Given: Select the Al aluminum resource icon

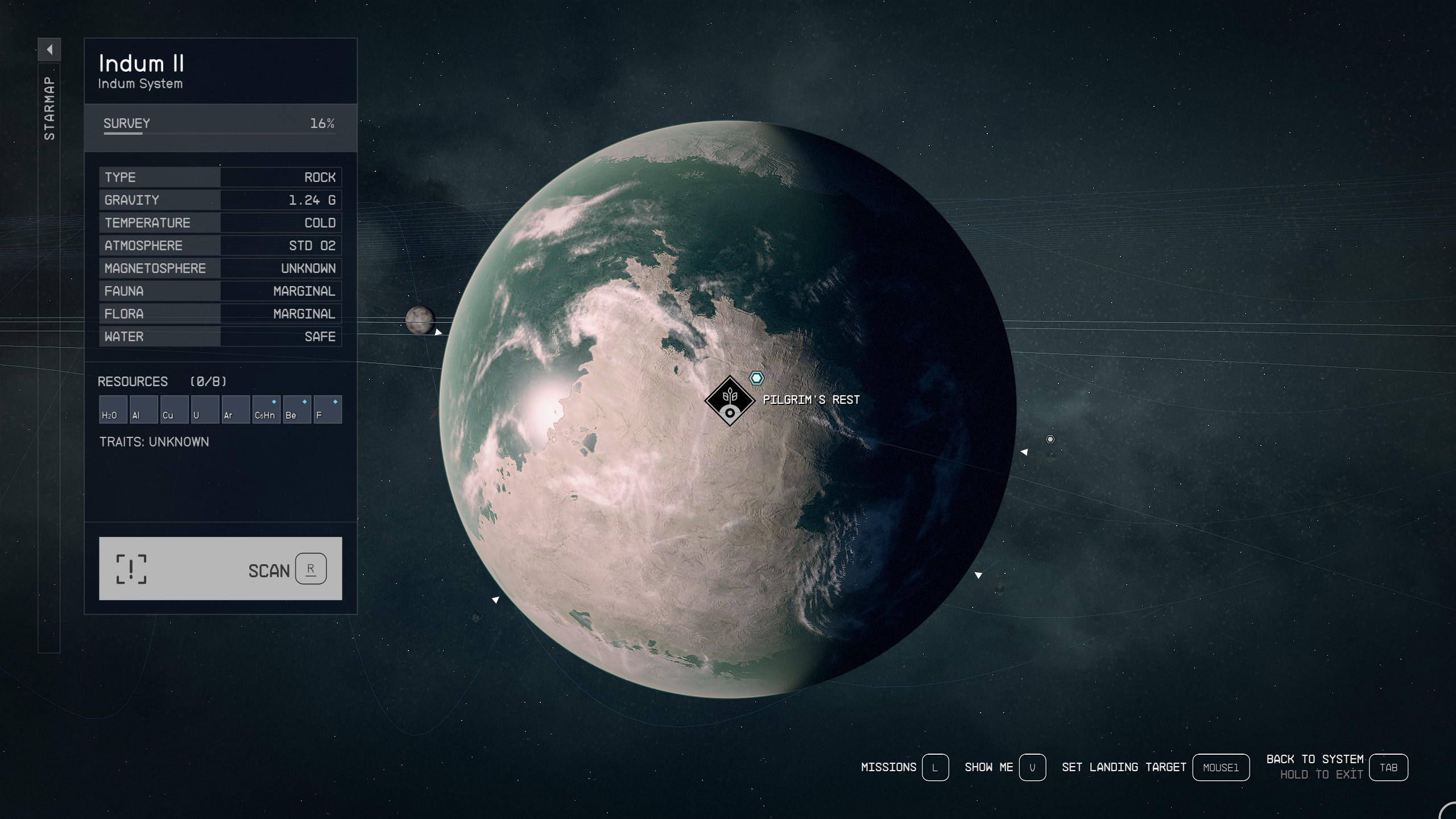Looking at the screenshot, I should point(144,408).
